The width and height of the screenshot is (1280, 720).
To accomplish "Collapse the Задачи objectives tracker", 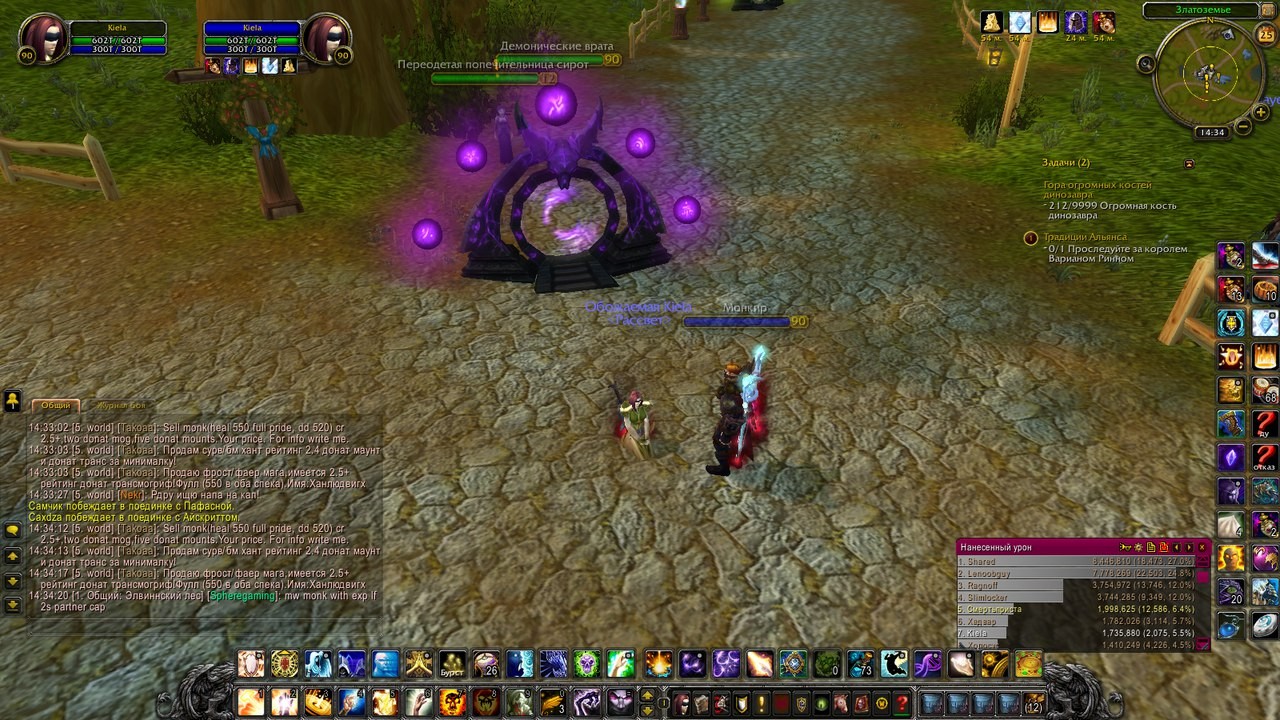I will (1189, 163).
